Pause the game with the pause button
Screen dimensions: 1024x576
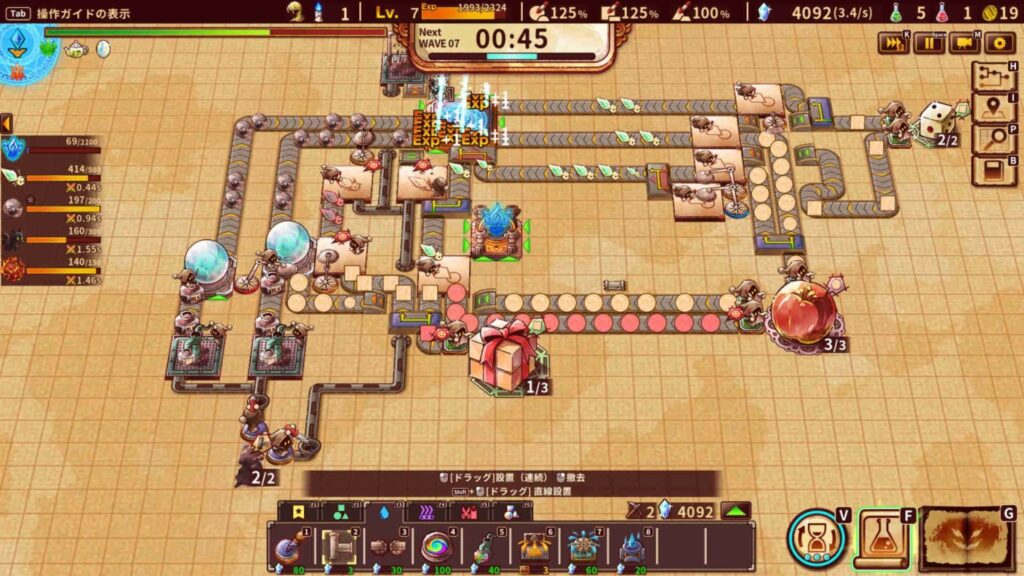tap(931, 43)
